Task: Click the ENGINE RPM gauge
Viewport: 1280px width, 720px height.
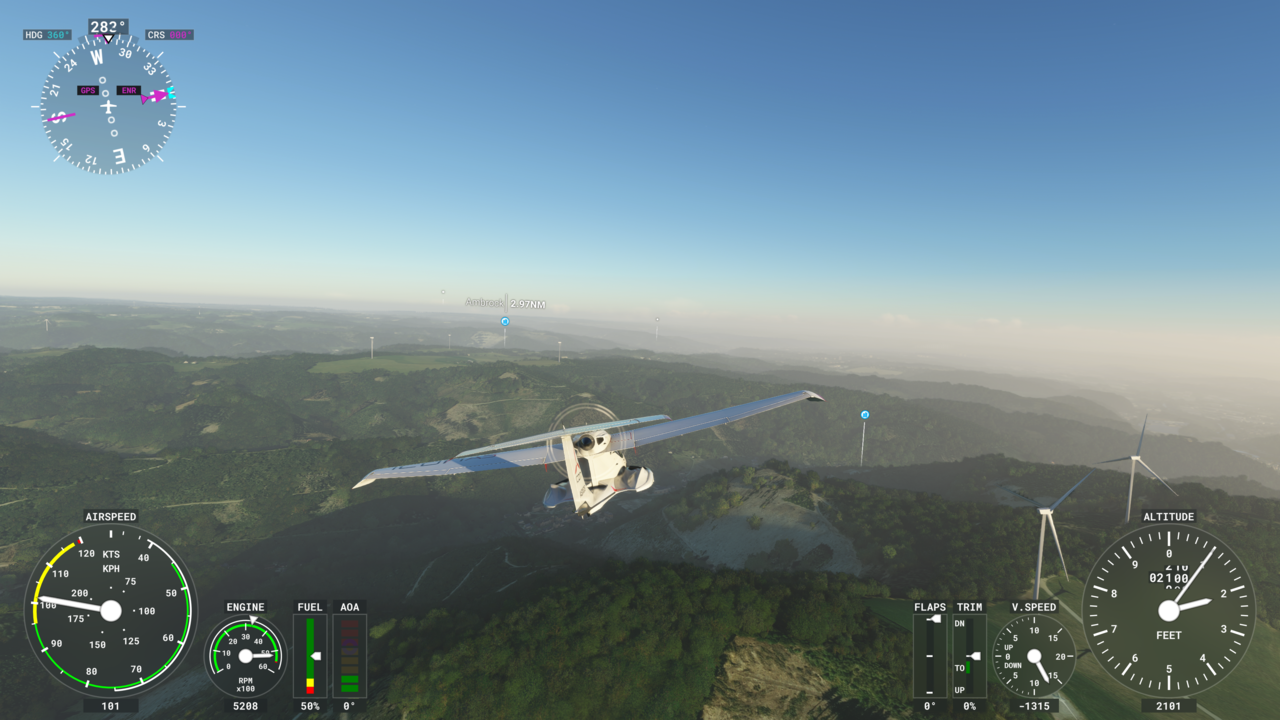Action: [x=244, y=657]
